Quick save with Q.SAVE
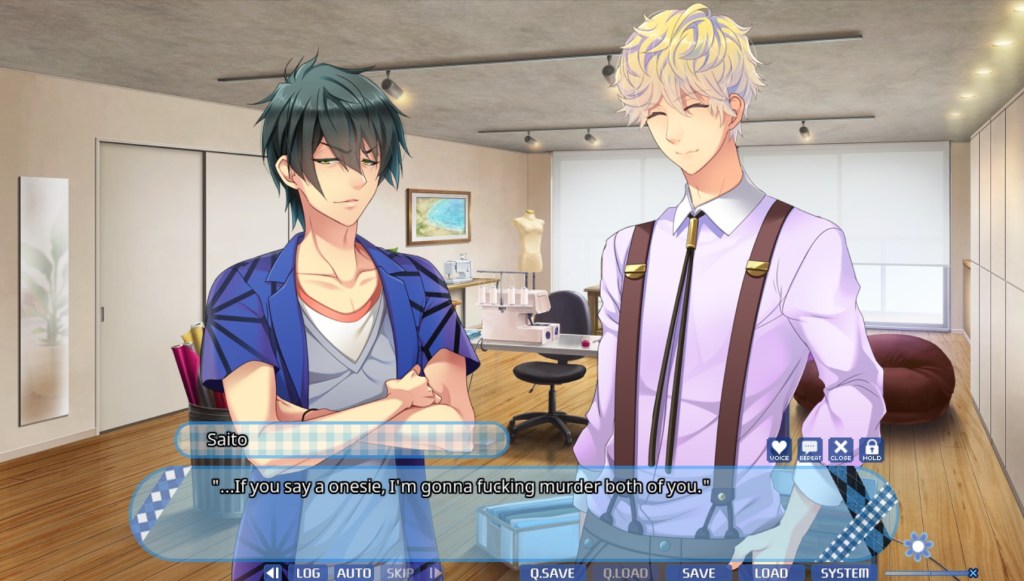1024x581 pixels. [552, 573]
